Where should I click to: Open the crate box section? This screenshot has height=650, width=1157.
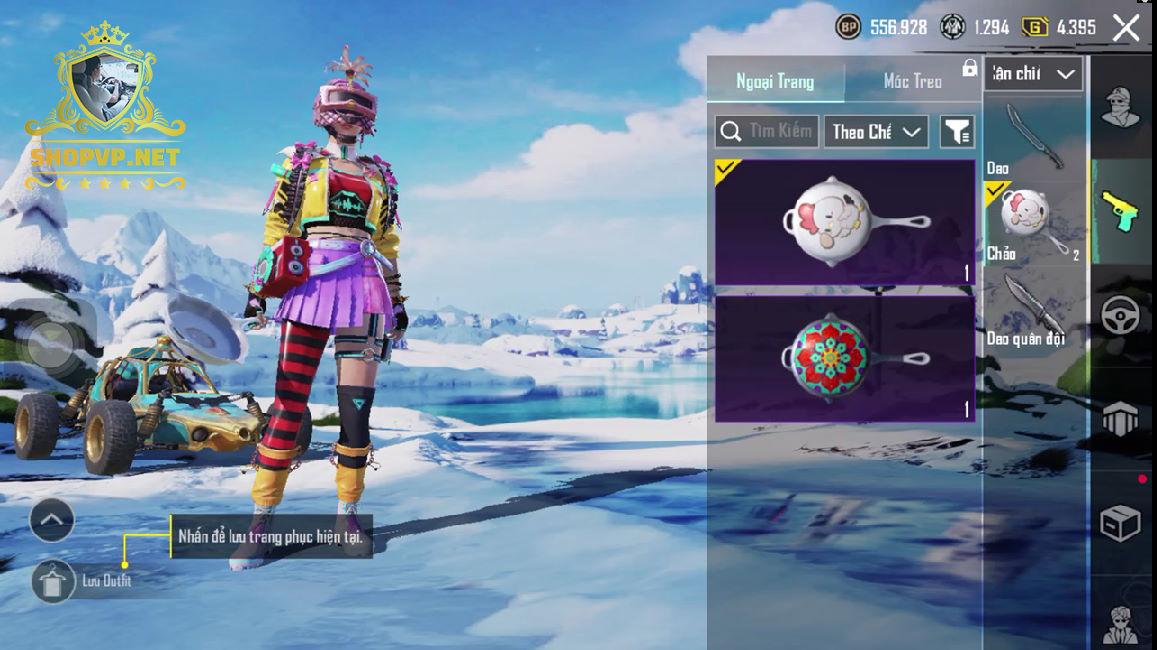(1121, 522)
